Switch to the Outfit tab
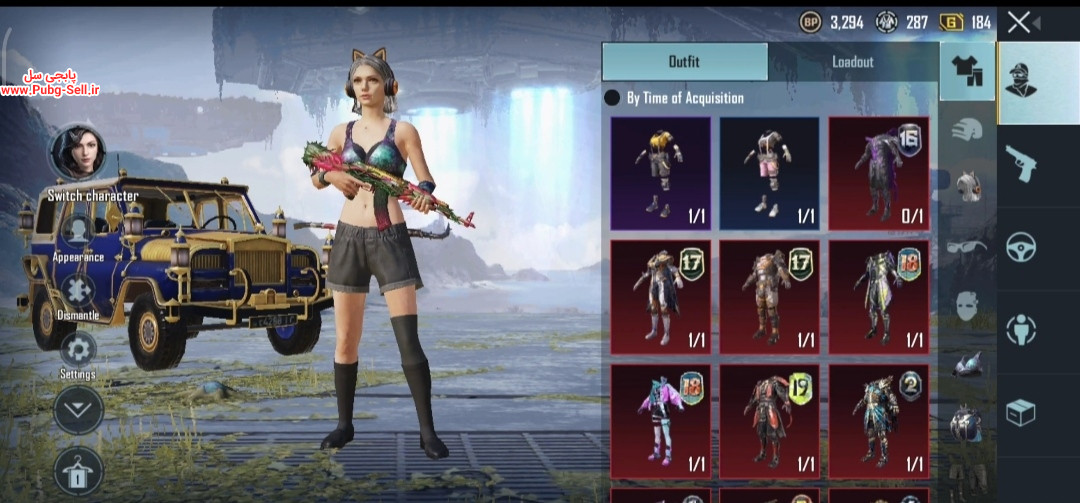This screenshot has height=503, width=1080. pos(685,62)
